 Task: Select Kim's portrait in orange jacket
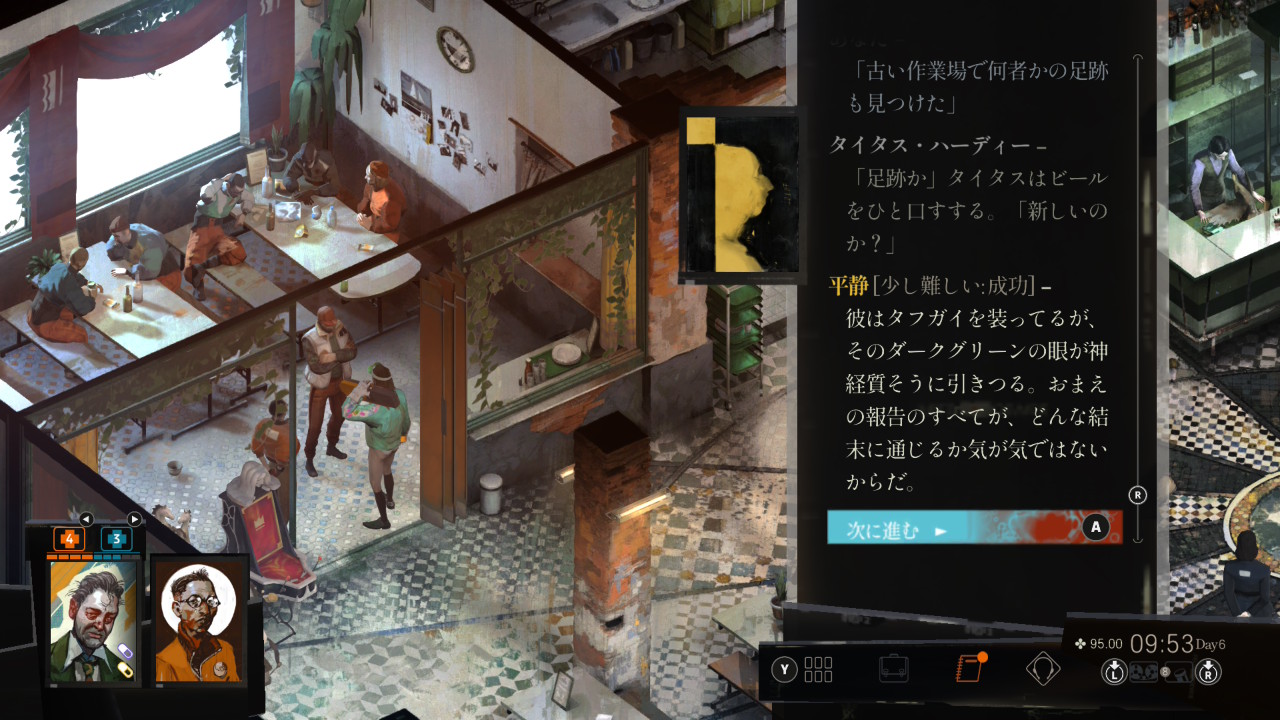pos(200,621)
